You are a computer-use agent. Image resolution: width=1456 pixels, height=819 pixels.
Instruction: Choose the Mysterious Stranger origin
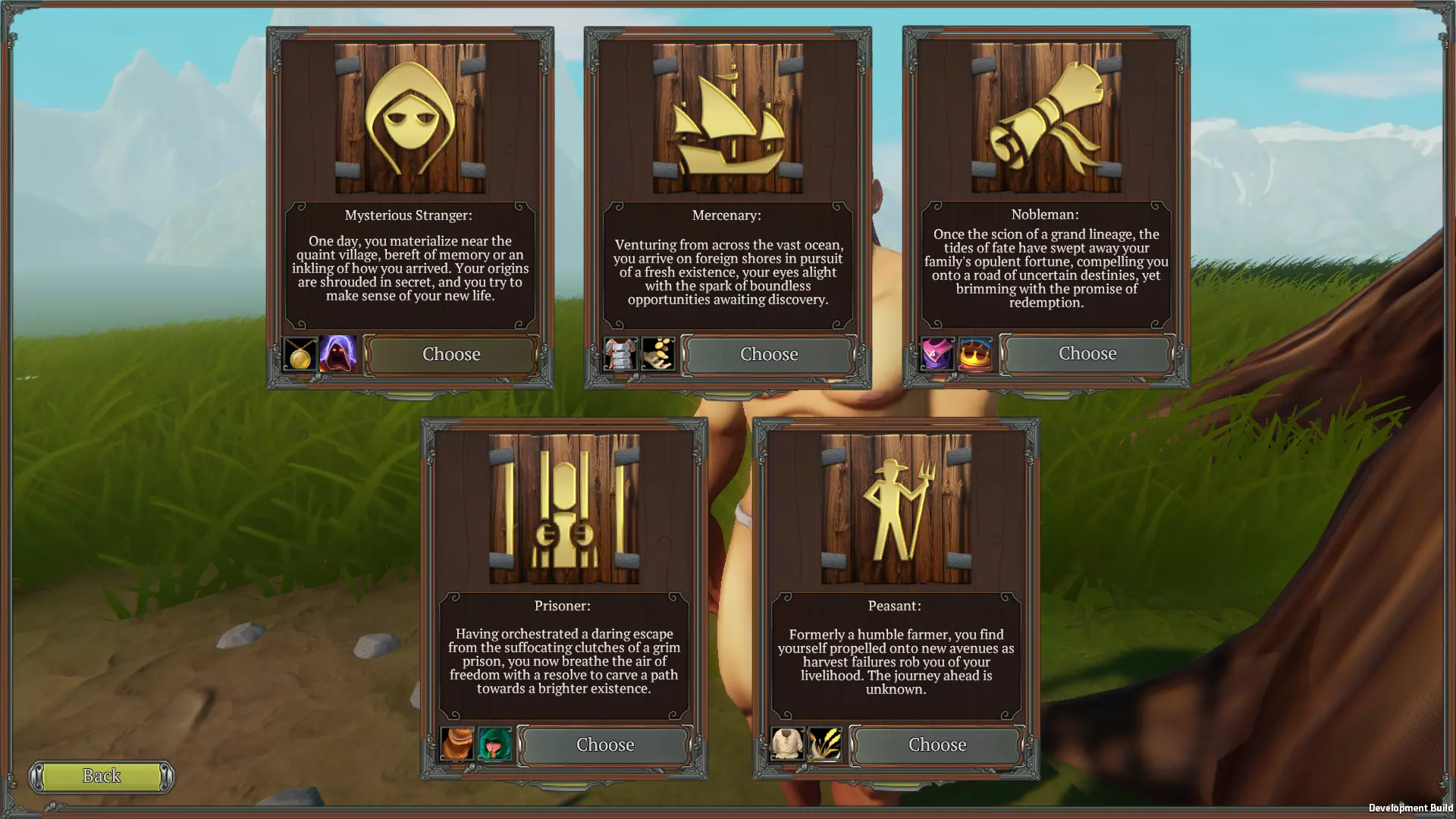coord(451,354)
